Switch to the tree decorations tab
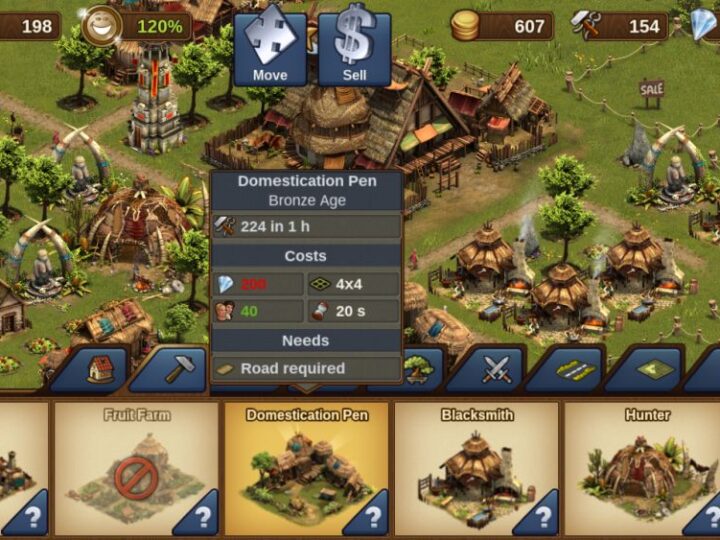Viewport: 720px width, 540px height. tap(418, 370)
